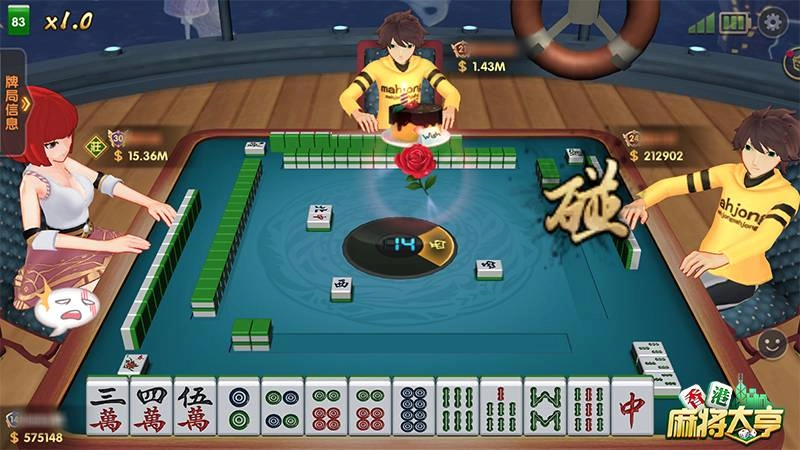Discard the red 中 dragon tile

point(632,408)
